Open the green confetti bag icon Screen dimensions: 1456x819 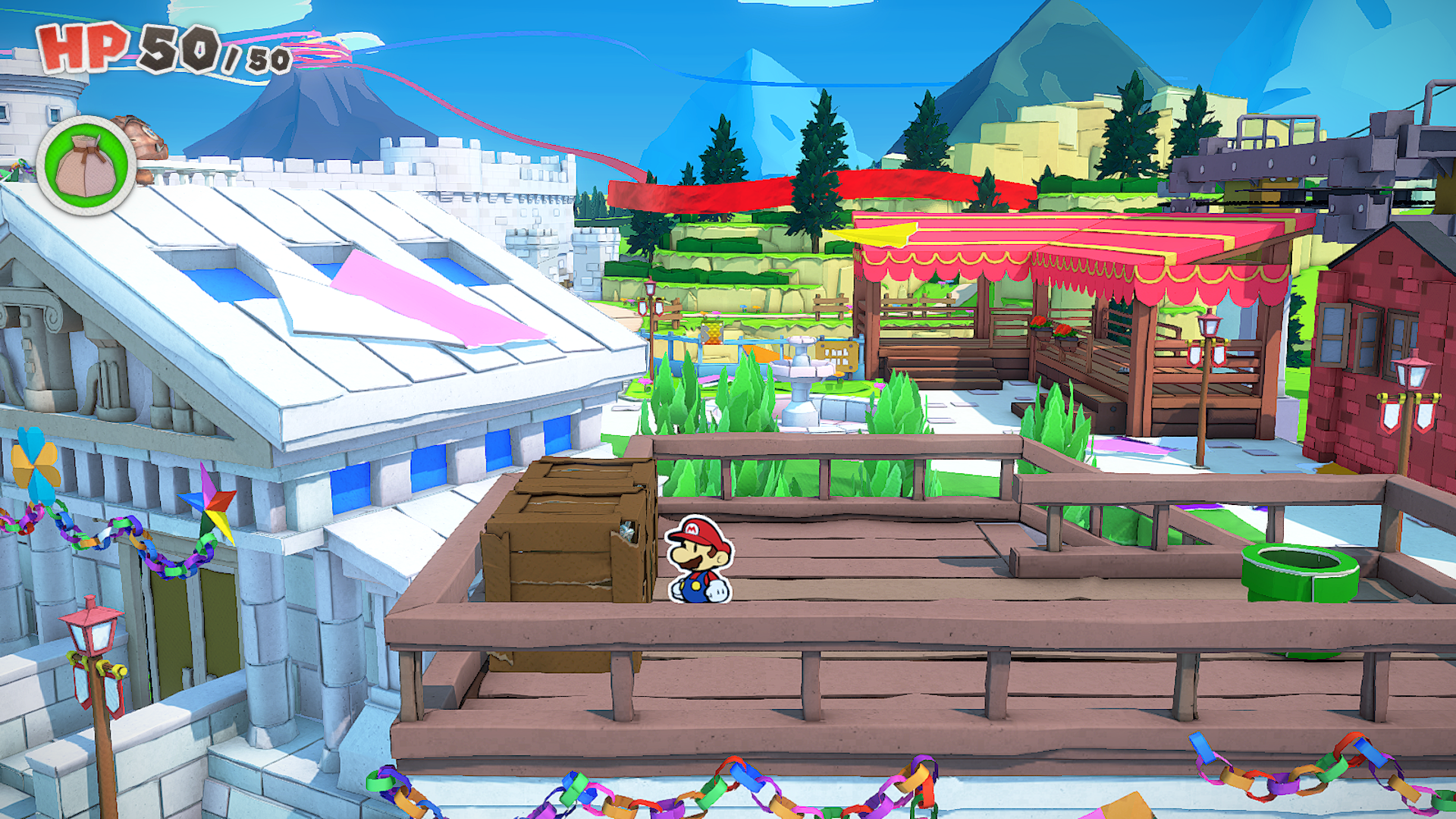[x=86, y=165]
